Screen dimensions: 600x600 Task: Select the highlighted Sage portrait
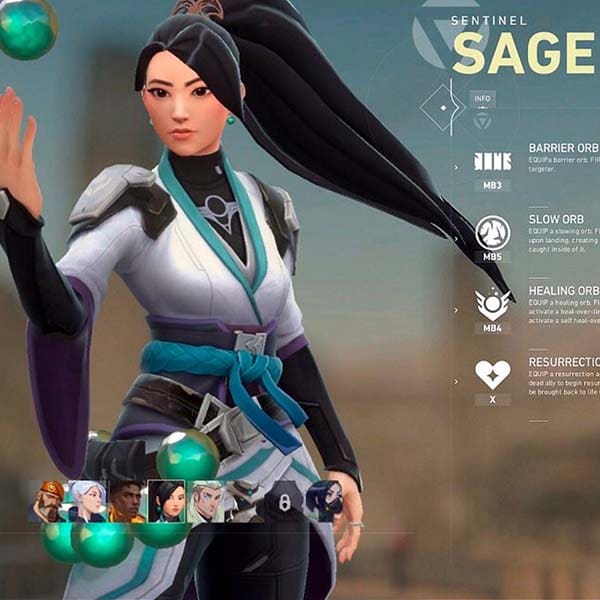pos(165,501)
